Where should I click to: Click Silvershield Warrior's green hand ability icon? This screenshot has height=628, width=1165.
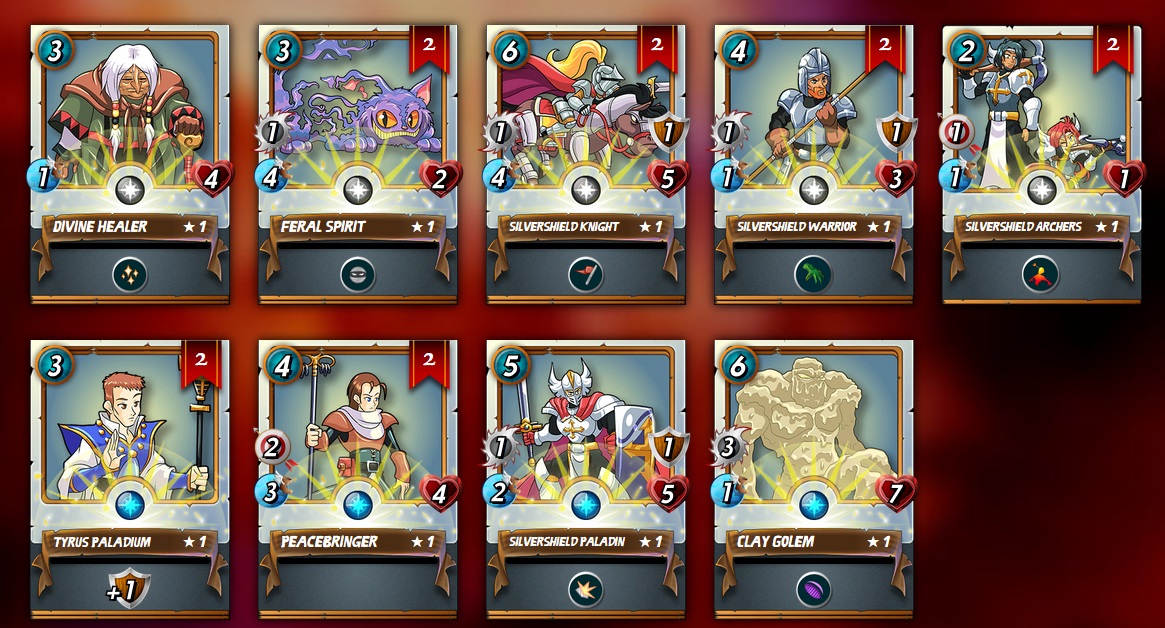814,275
